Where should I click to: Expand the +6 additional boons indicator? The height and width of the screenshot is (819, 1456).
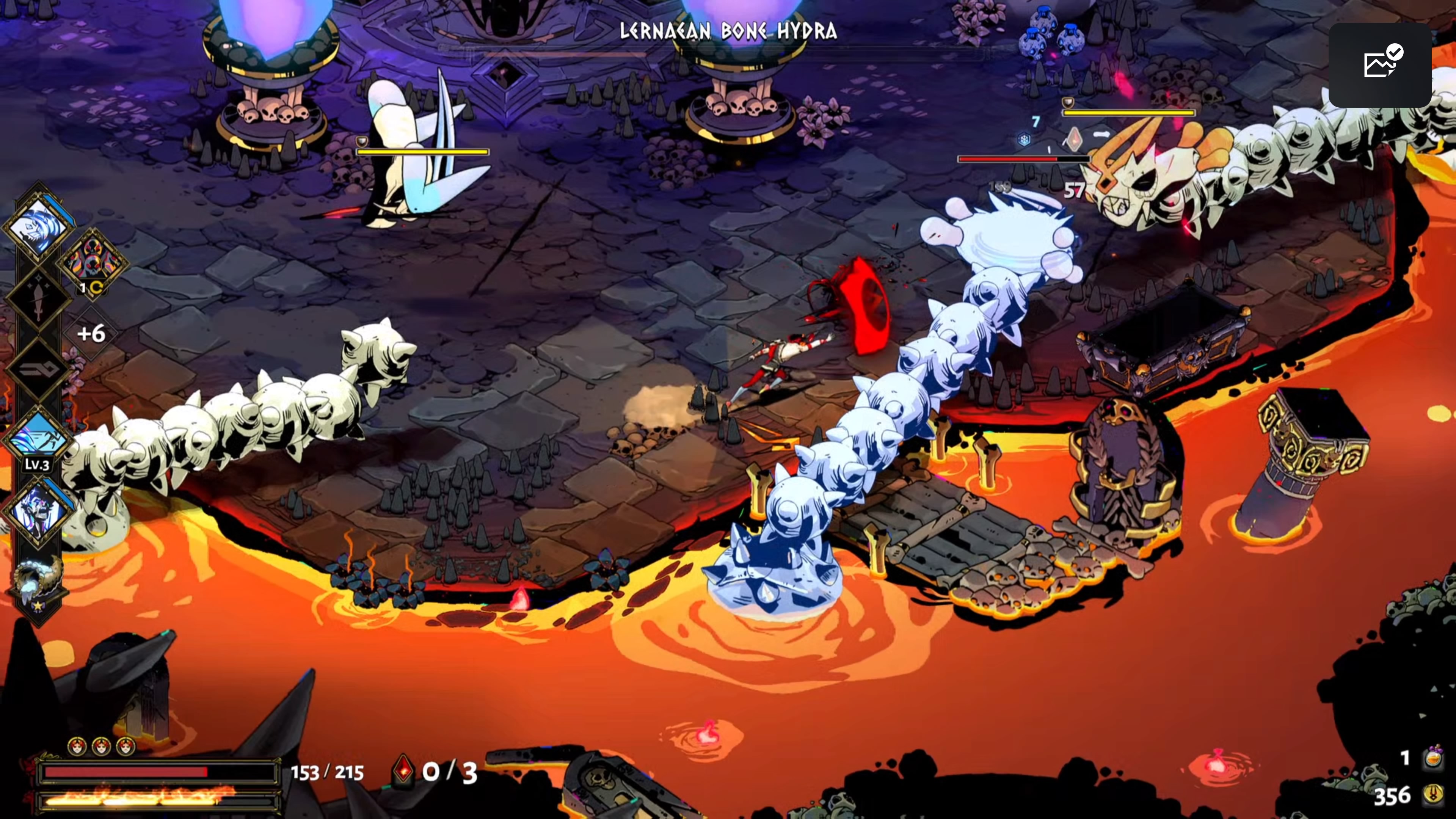tap(91, 334)
